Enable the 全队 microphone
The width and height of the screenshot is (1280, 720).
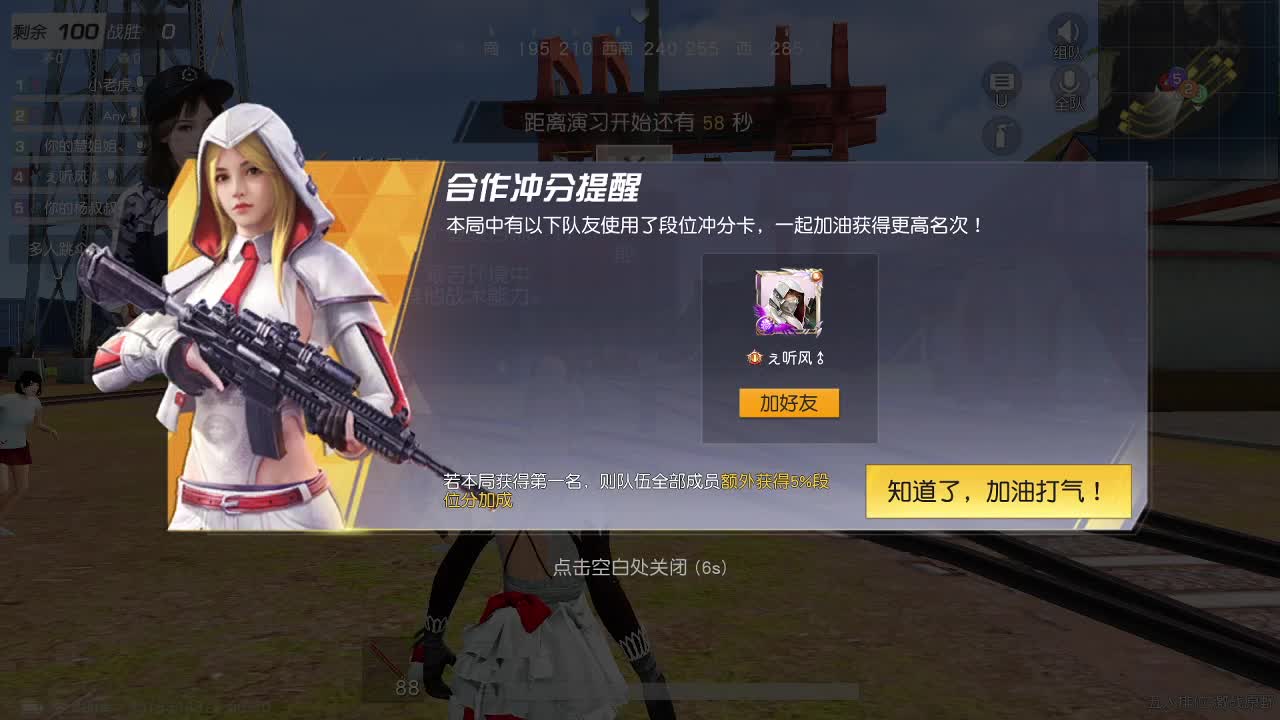1069,82
